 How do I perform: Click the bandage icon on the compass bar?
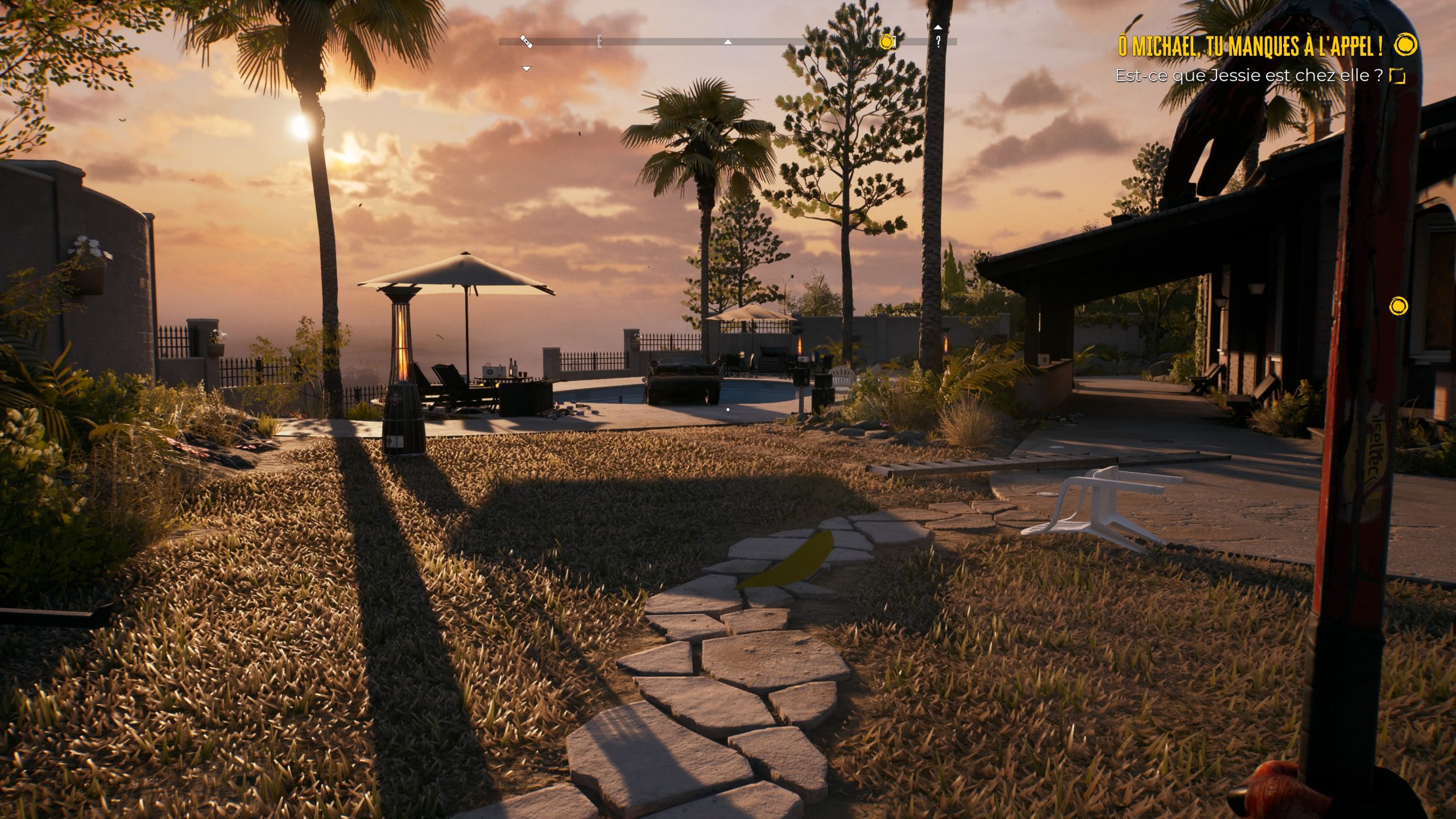click(526, 42)
